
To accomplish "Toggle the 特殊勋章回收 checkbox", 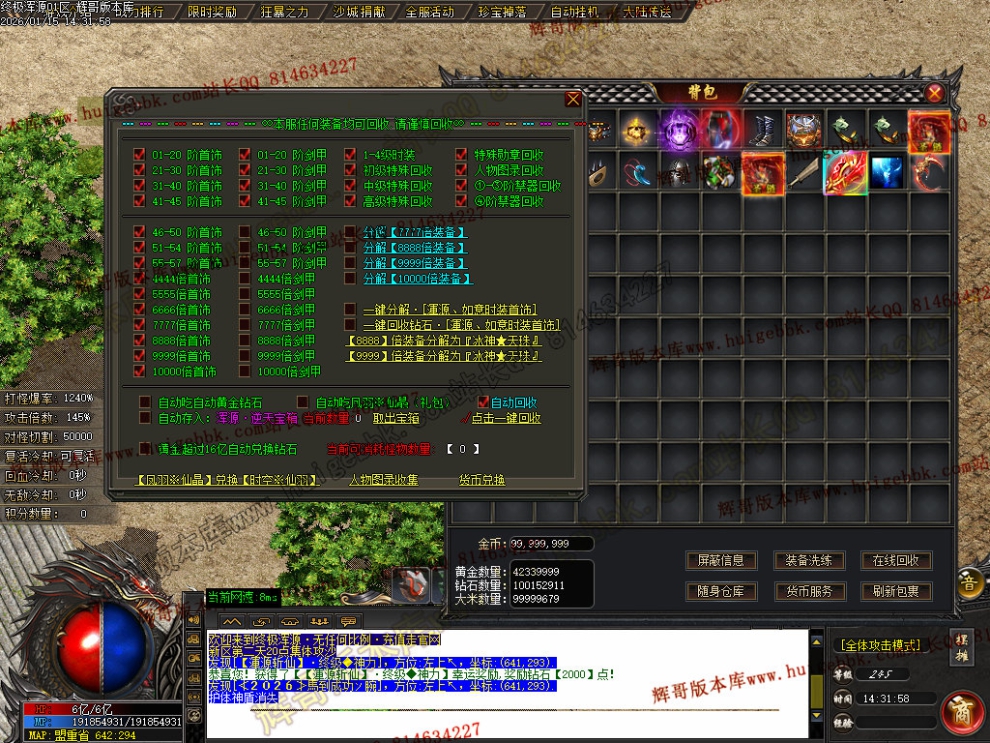I will pyautogui.click(x=462, y=155).
